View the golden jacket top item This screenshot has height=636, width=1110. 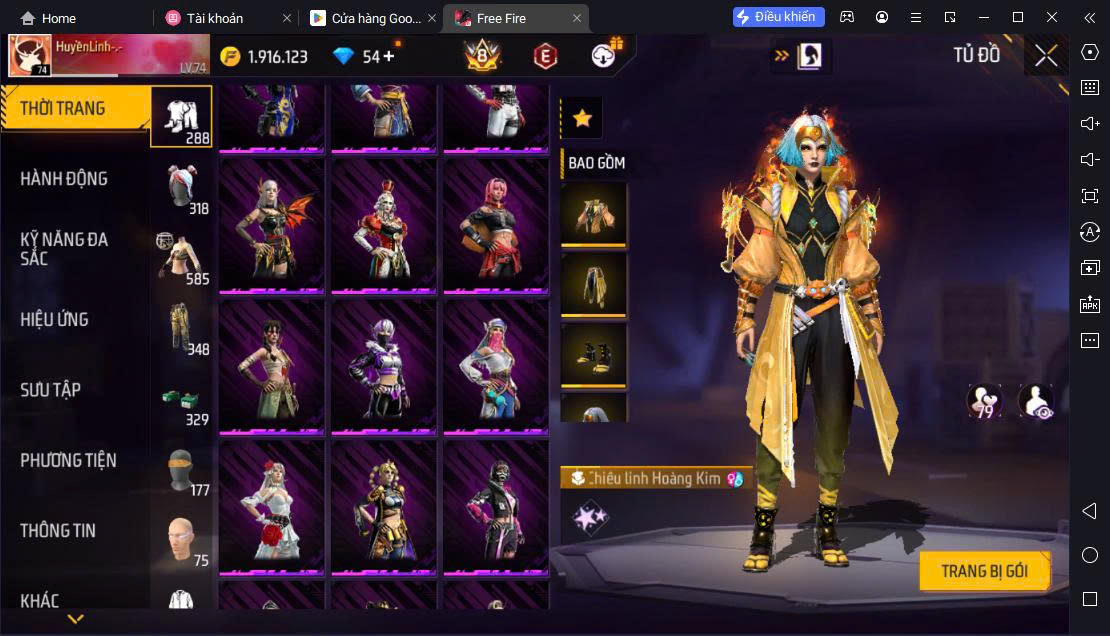click(594, 213)
